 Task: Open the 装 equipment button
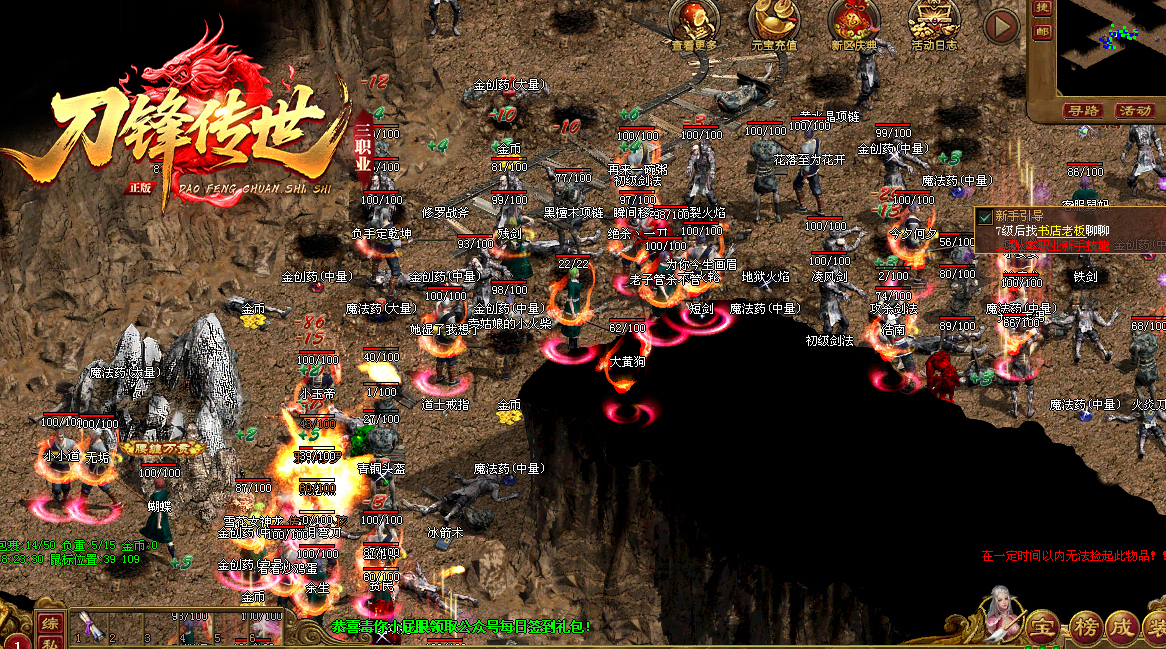coord(1156,628)
